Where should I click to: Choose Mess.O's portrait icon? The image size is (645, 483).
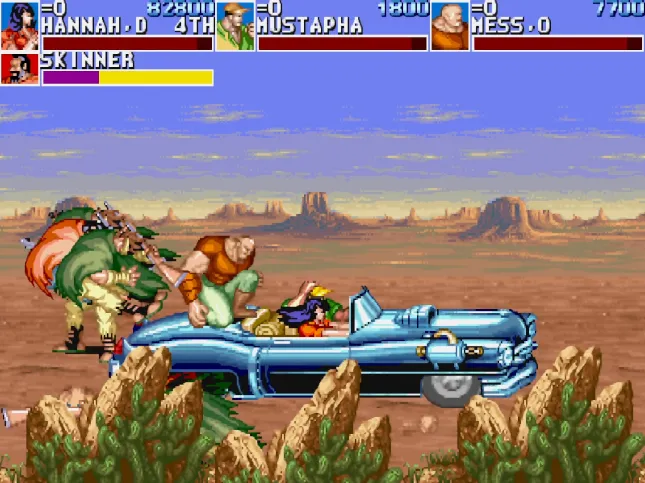(449, 26)
